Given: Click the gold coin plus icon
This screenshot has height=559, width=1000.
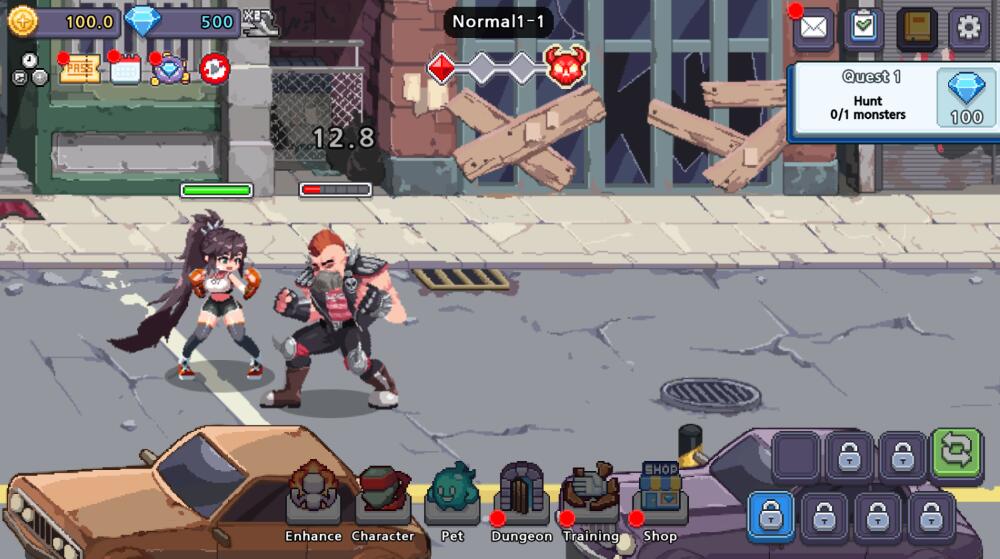Looking at the screenshot, I should point(22,22).
